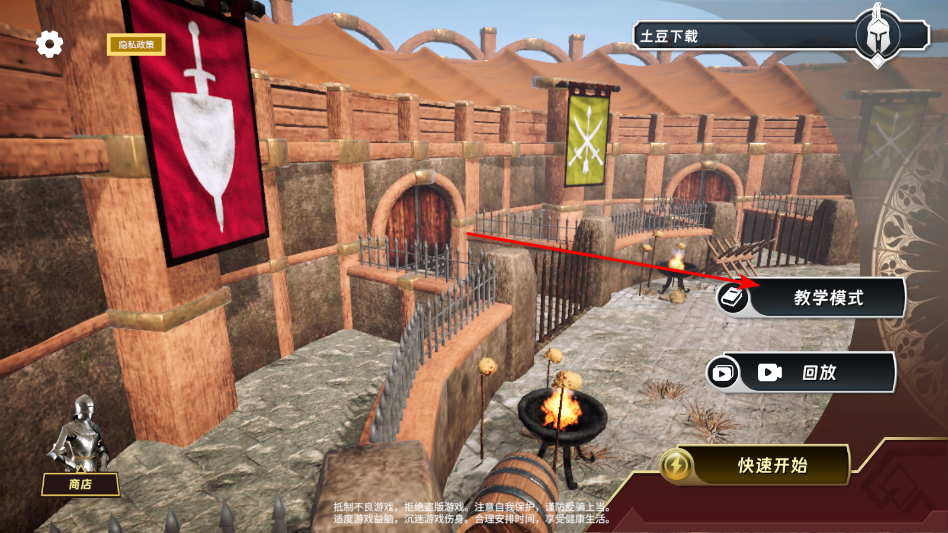Open the 隐私政策 privacy policy
Viewport: 948px width, 533px height.
click(x=136, y=45)
